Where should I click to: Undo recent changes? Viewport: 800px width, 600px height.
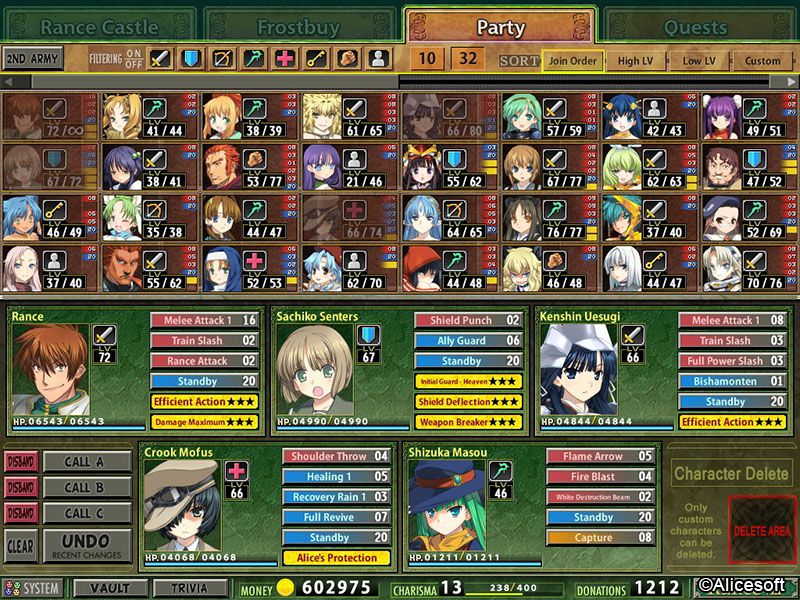point(86,546)
